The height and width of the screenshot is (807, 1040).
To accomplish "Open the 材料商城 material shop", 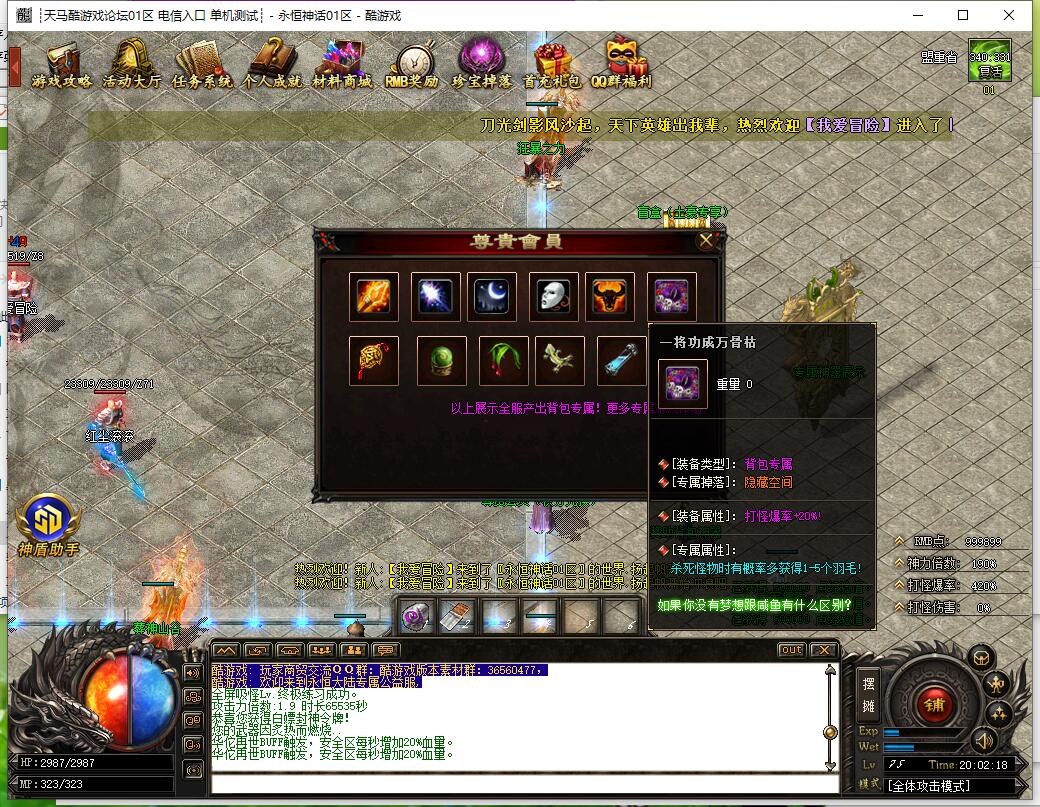I will click(x=341, y=64).
